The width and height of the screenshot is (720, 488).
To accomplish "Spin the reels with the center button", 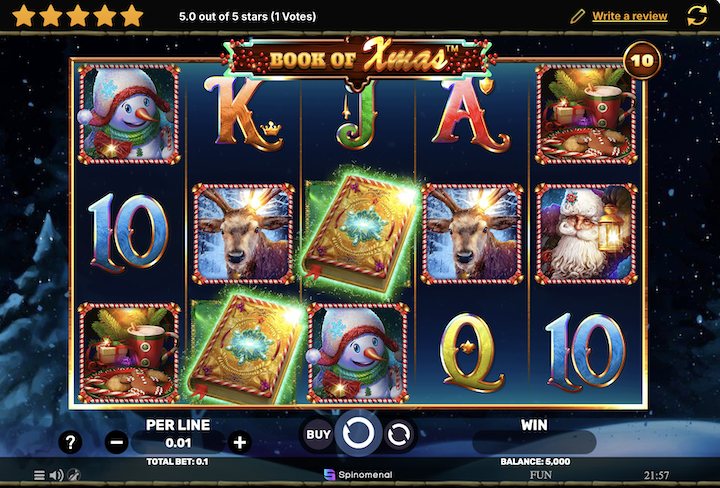I will (x=358, y=434).
